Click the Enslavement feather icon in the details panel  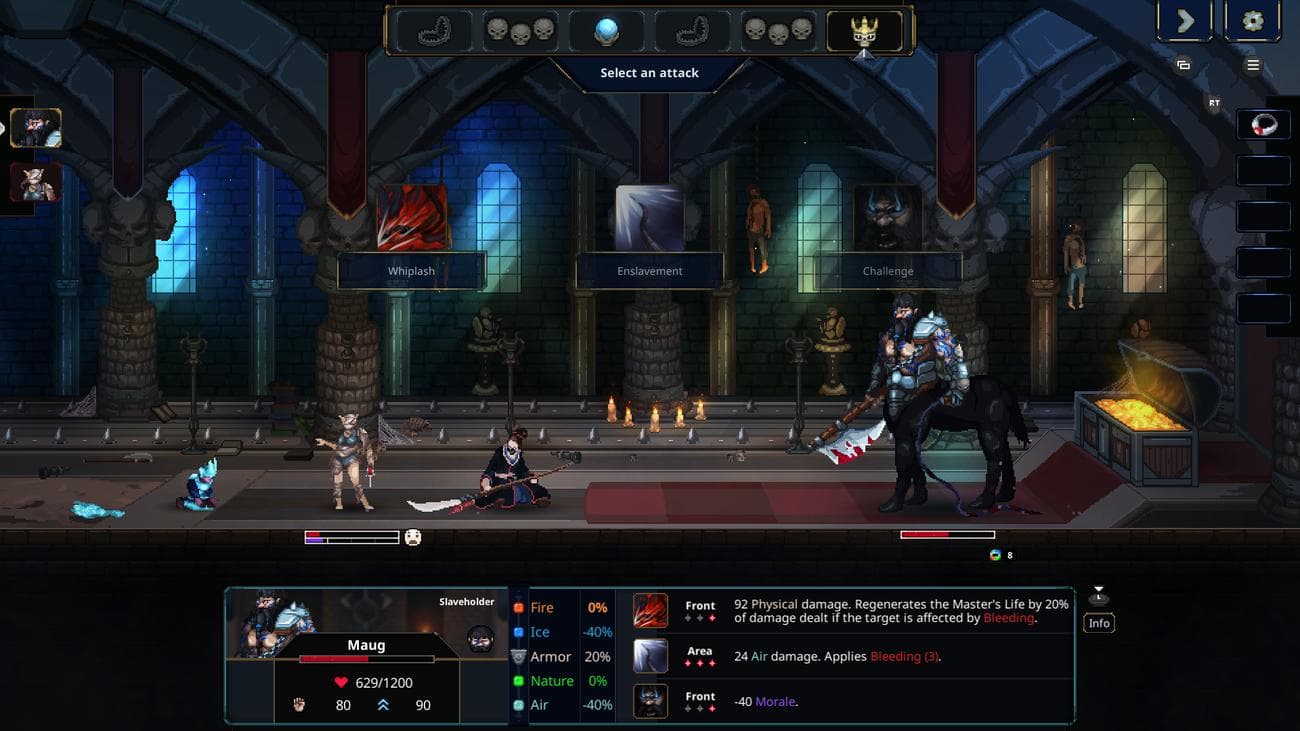[649, 656]
